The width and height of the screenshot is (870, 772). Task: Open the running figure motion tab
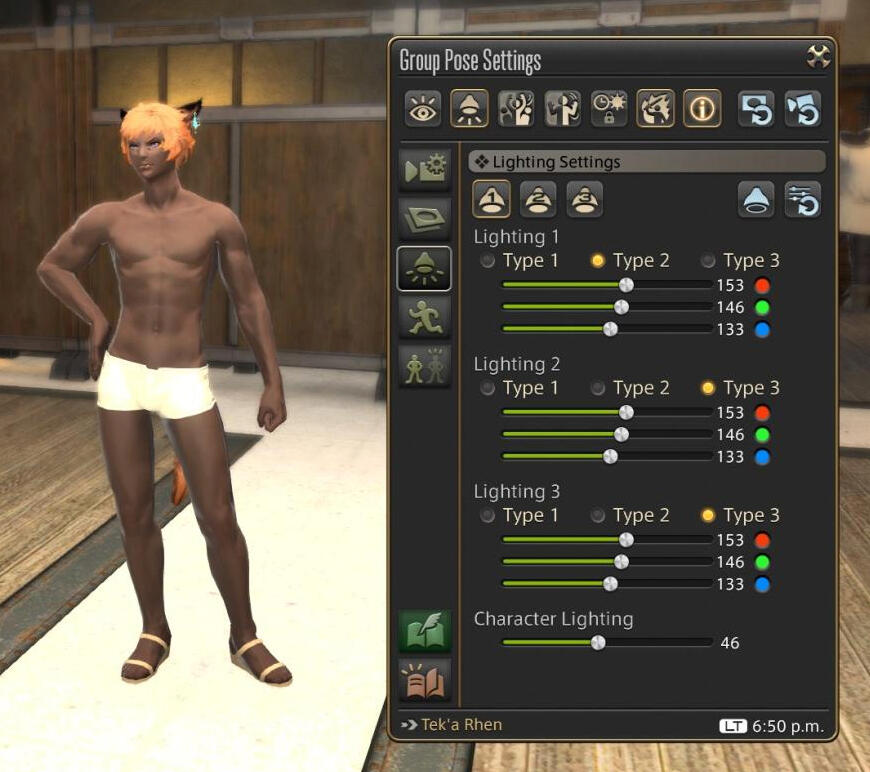coord(424,317)
